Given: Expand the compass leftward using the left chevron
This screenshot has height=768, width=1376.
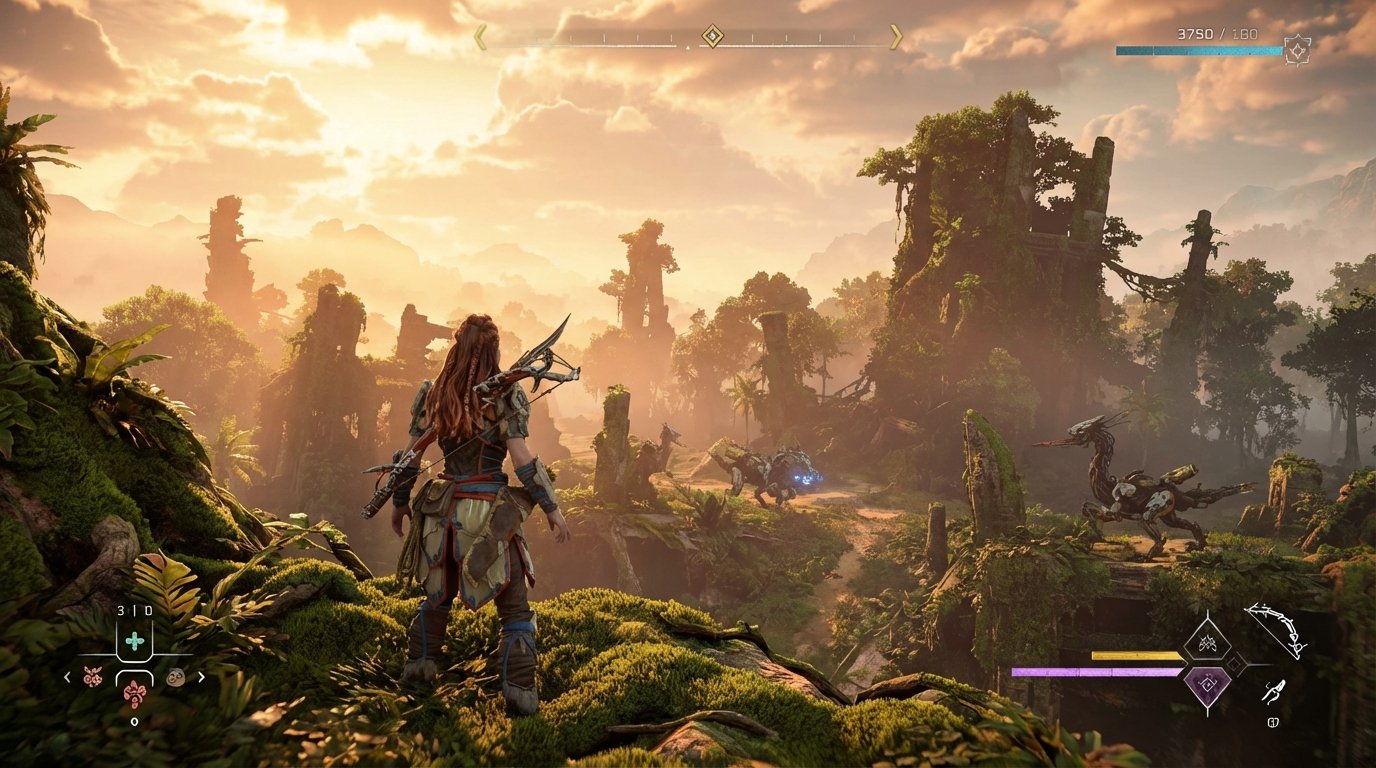Looking at the screenshot, I should pyautogui.click(x=481, y=37).
